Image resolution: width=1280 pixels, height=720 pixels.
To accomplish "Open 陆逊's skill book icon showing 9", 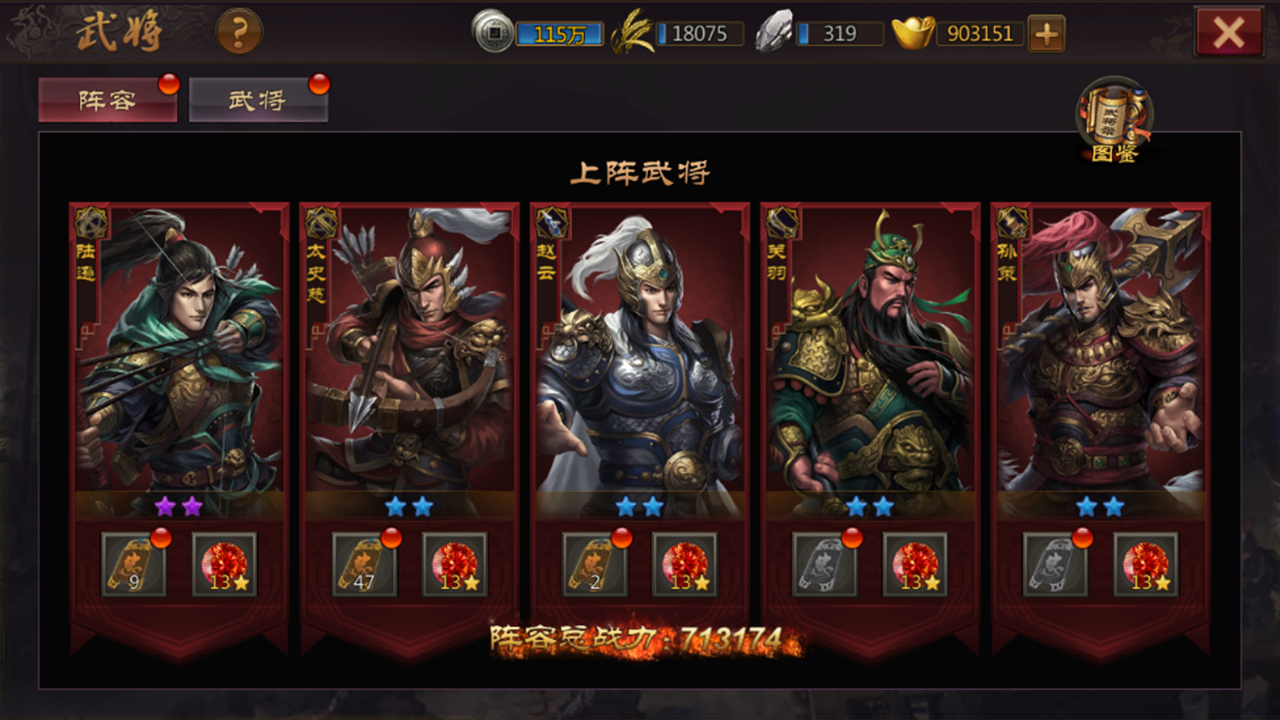I will click(x=133, y=564).
